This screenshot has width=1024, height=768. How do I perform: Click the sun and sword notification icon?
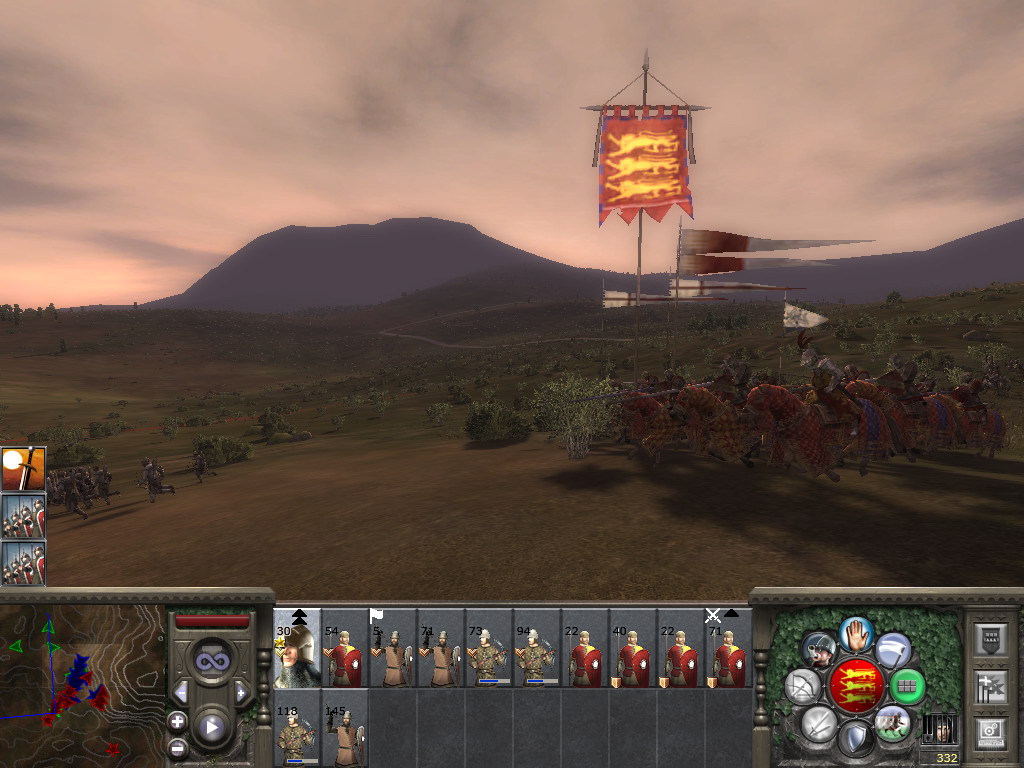[23, 469]
